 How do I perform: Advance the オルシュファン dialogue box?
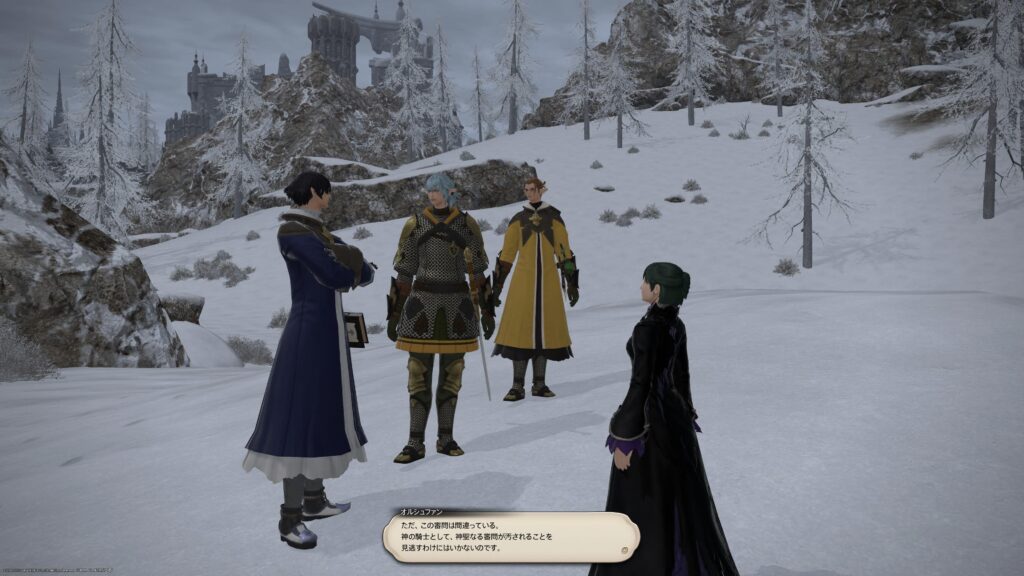click(510, 537)
